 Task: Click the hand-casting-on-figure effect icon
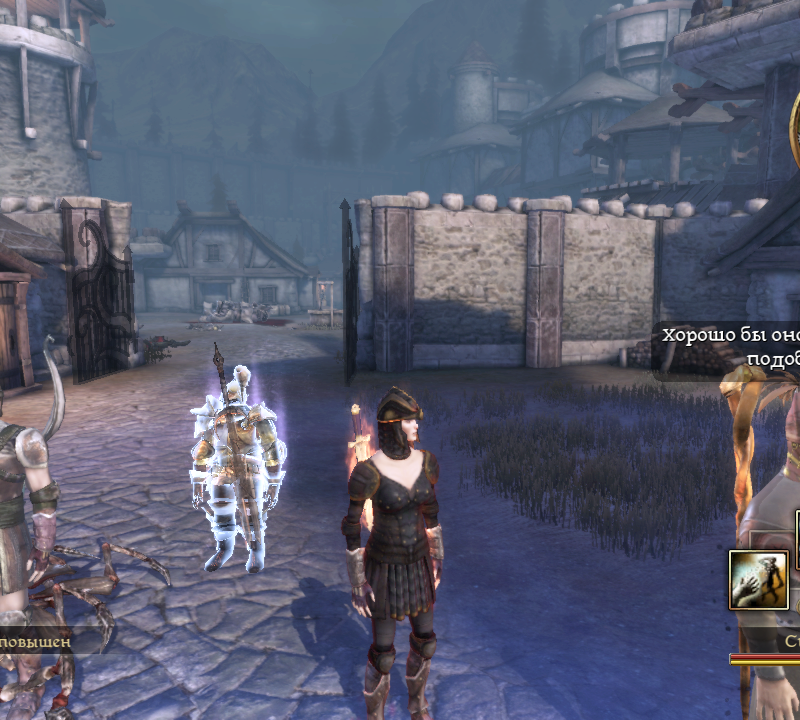click(x=758, y=580)
